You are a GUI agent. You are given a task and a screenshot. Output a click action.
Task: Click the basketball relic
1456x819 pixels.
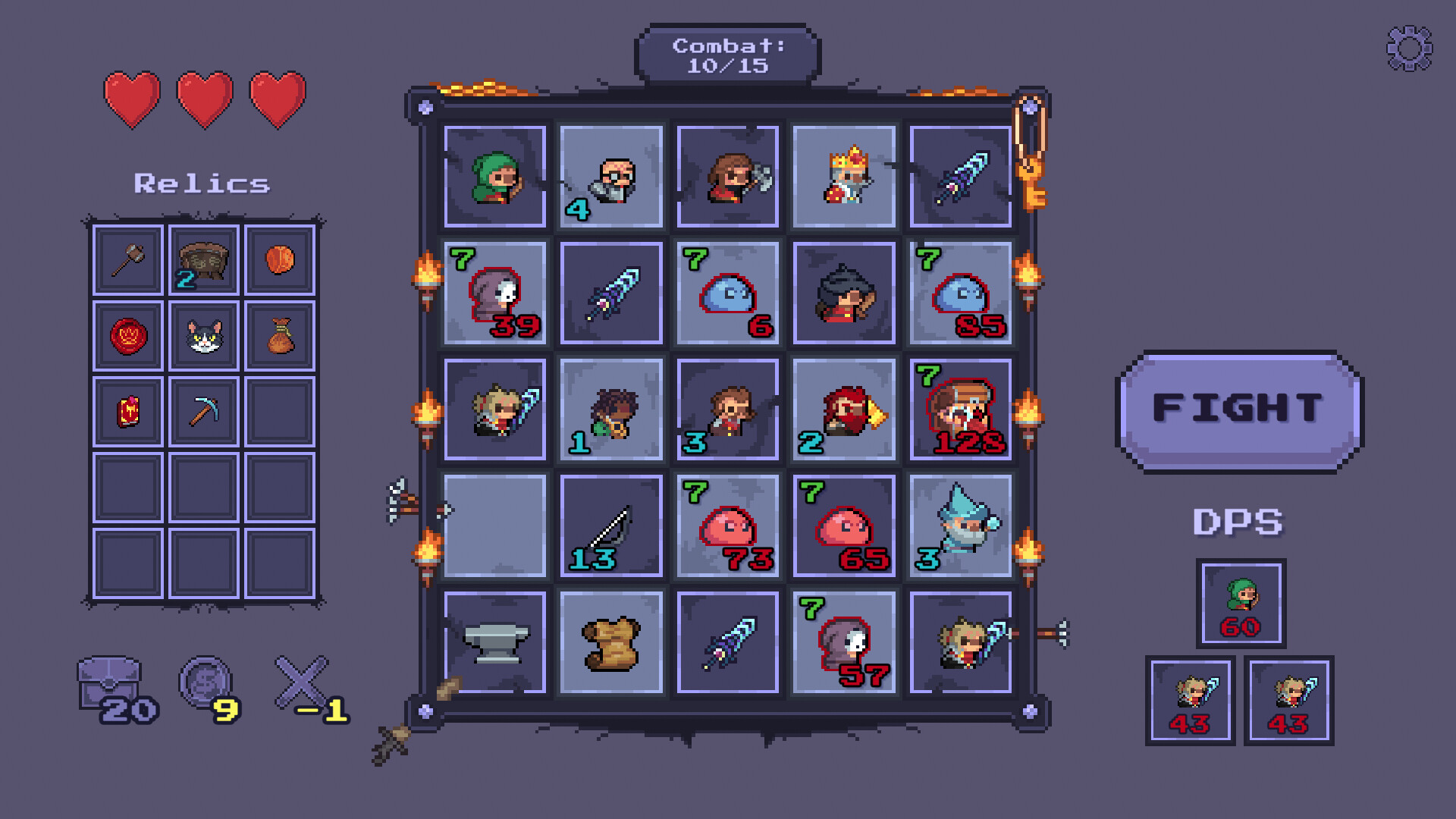[279, 259]
